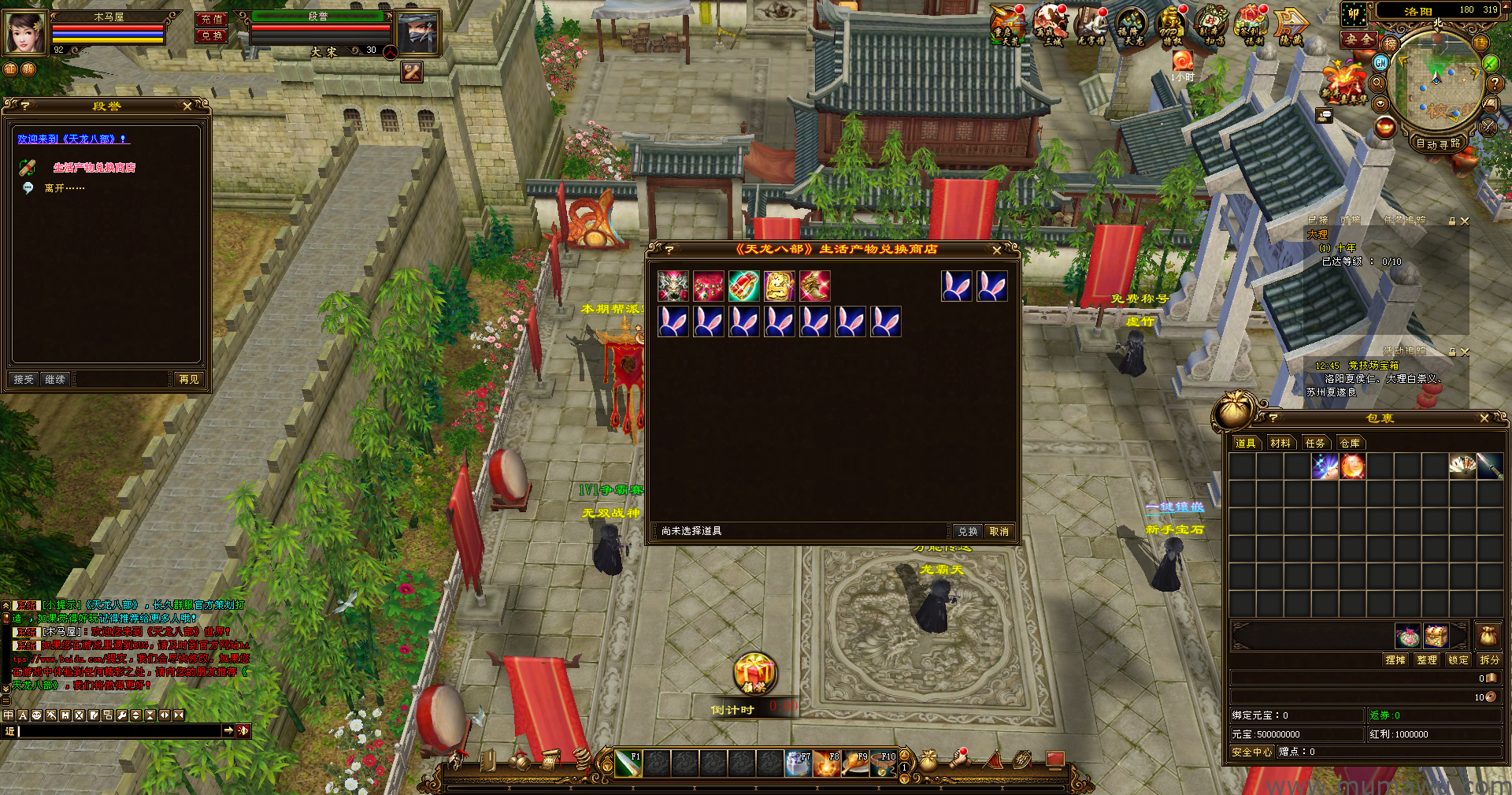Claim the gift box countdown reward
1512x795 pixels.
(x=754, y=674)
